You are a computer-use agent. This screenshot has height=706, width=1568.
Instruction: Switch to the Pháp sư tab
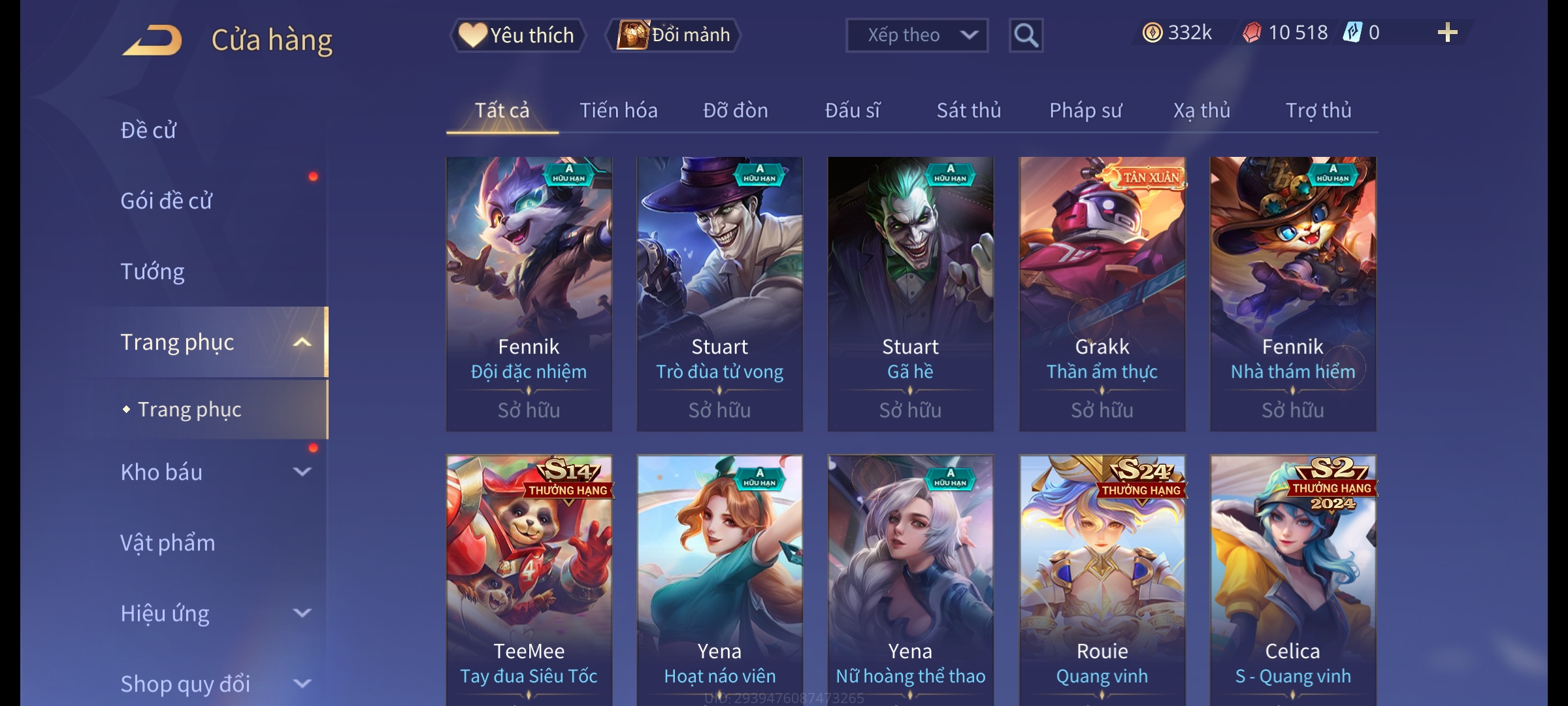1085,110
